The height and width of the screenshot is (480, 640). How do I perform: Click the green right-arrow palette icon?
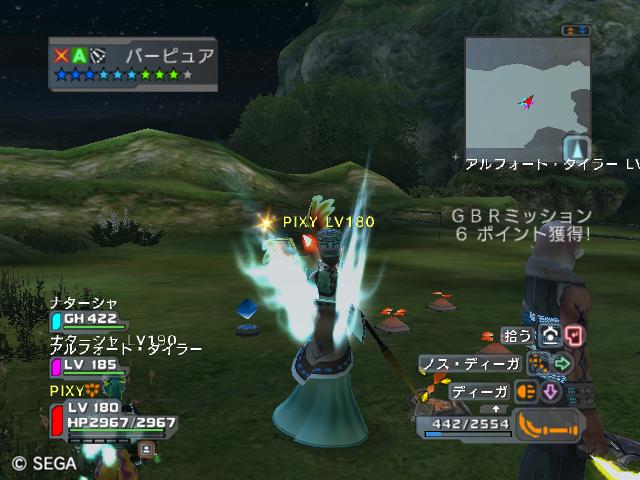(562, 363)
